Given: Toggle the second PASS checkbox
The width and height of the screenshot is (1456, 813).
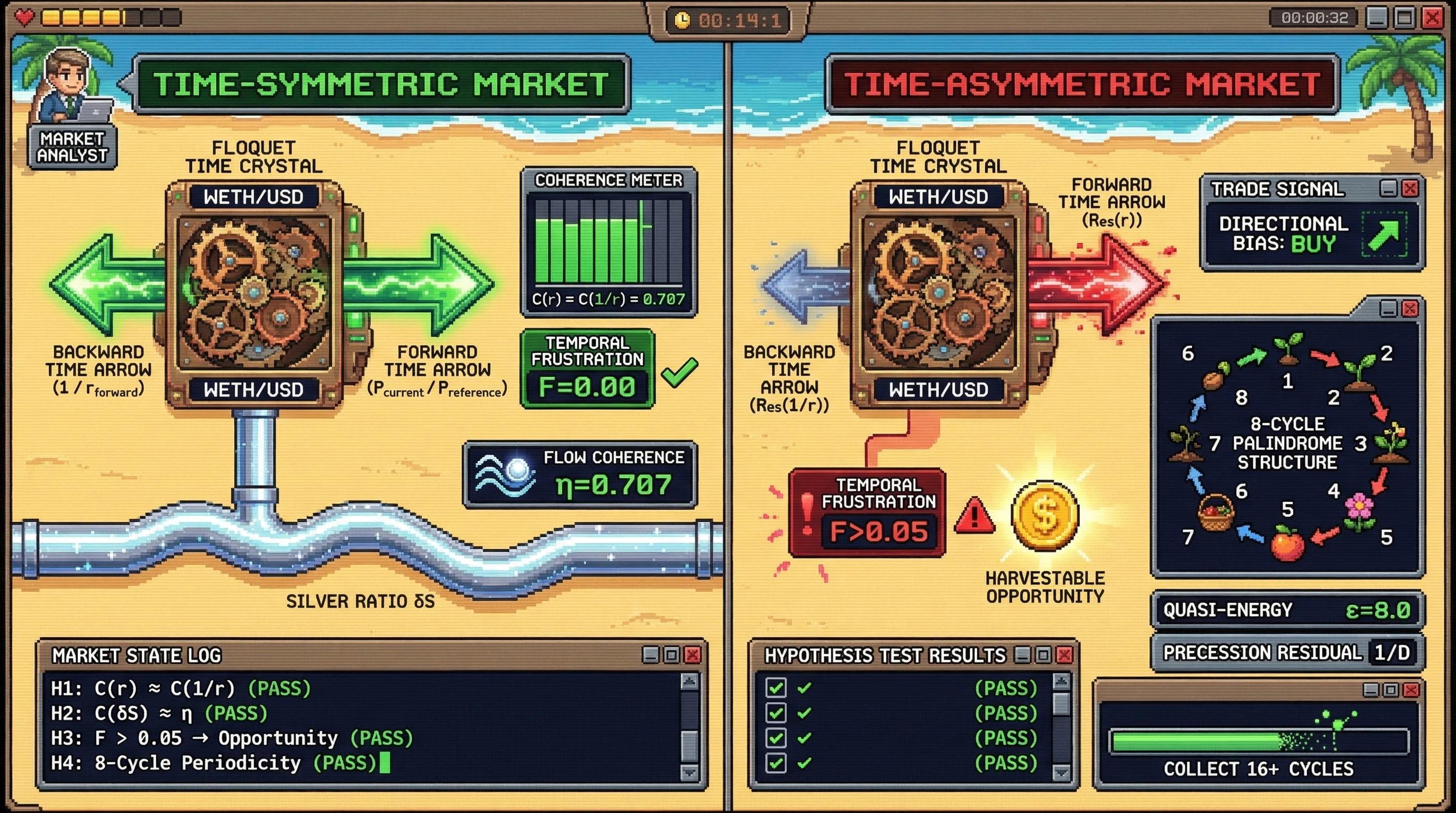Looking at the screenshot, I should coord(776,713).
